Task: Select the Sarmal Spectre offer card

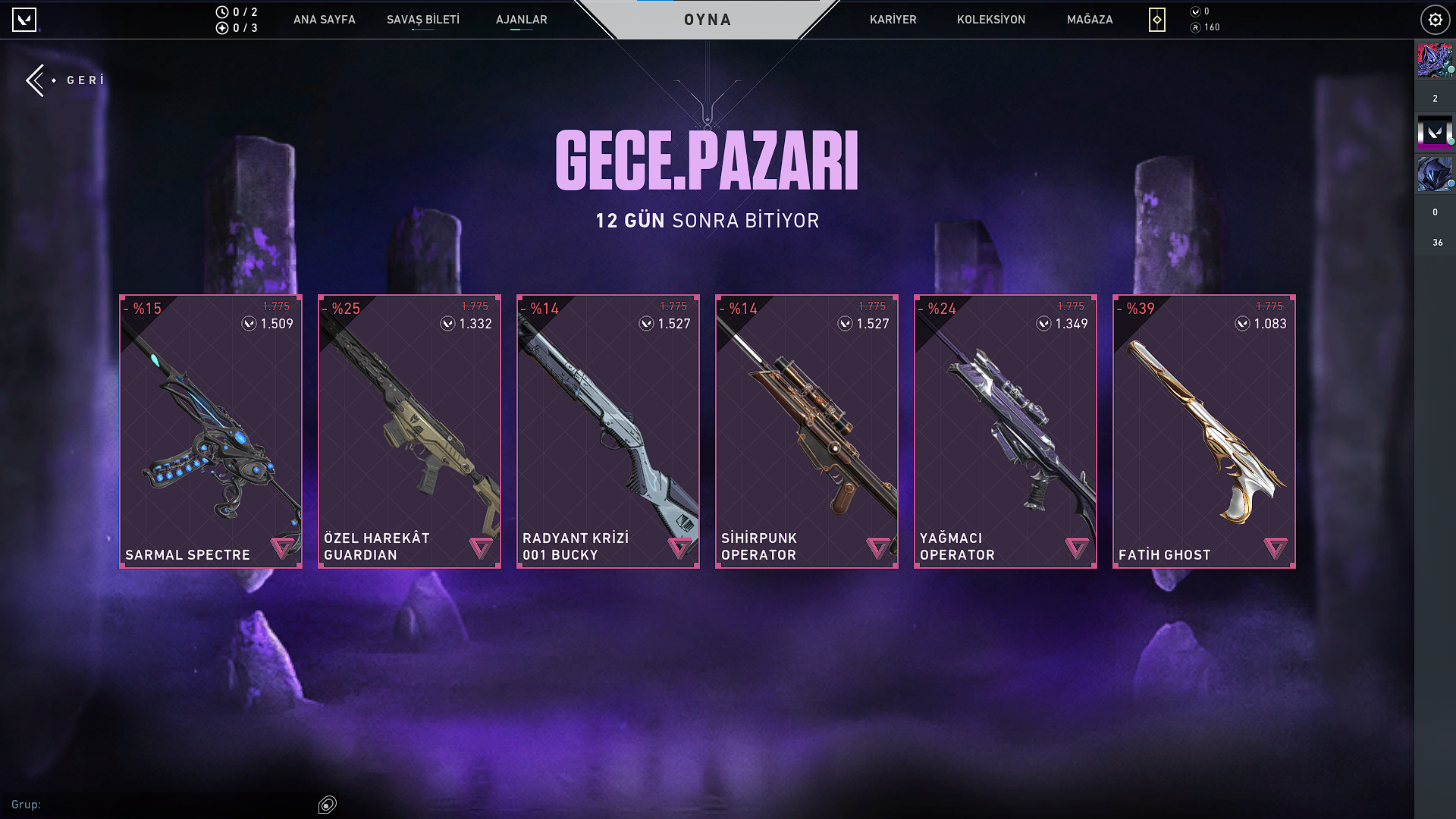Action: coord(211,431)
